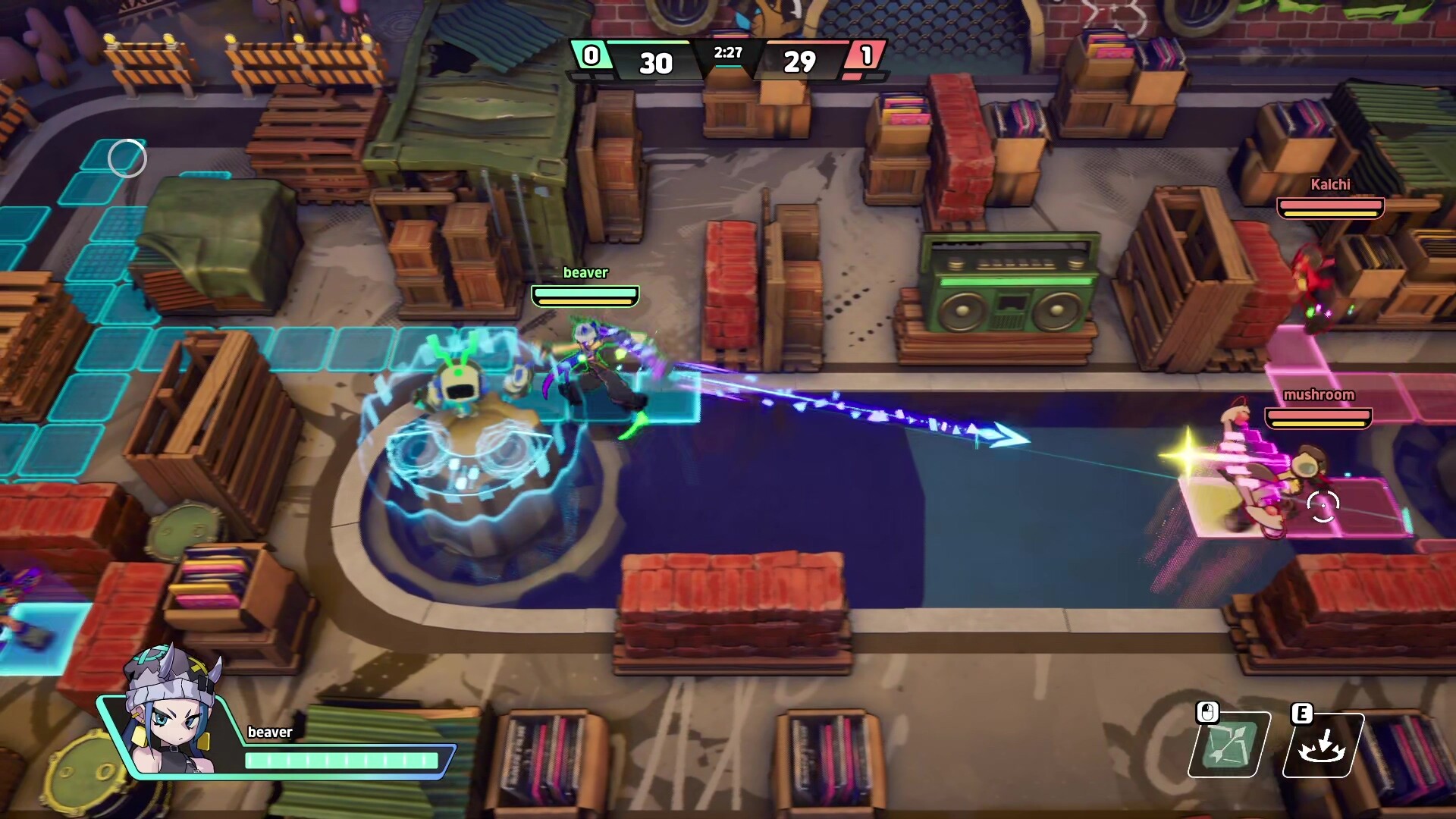Click the green boombox in the arena
The image size is (1456, 819).
tap(1009, 288)
